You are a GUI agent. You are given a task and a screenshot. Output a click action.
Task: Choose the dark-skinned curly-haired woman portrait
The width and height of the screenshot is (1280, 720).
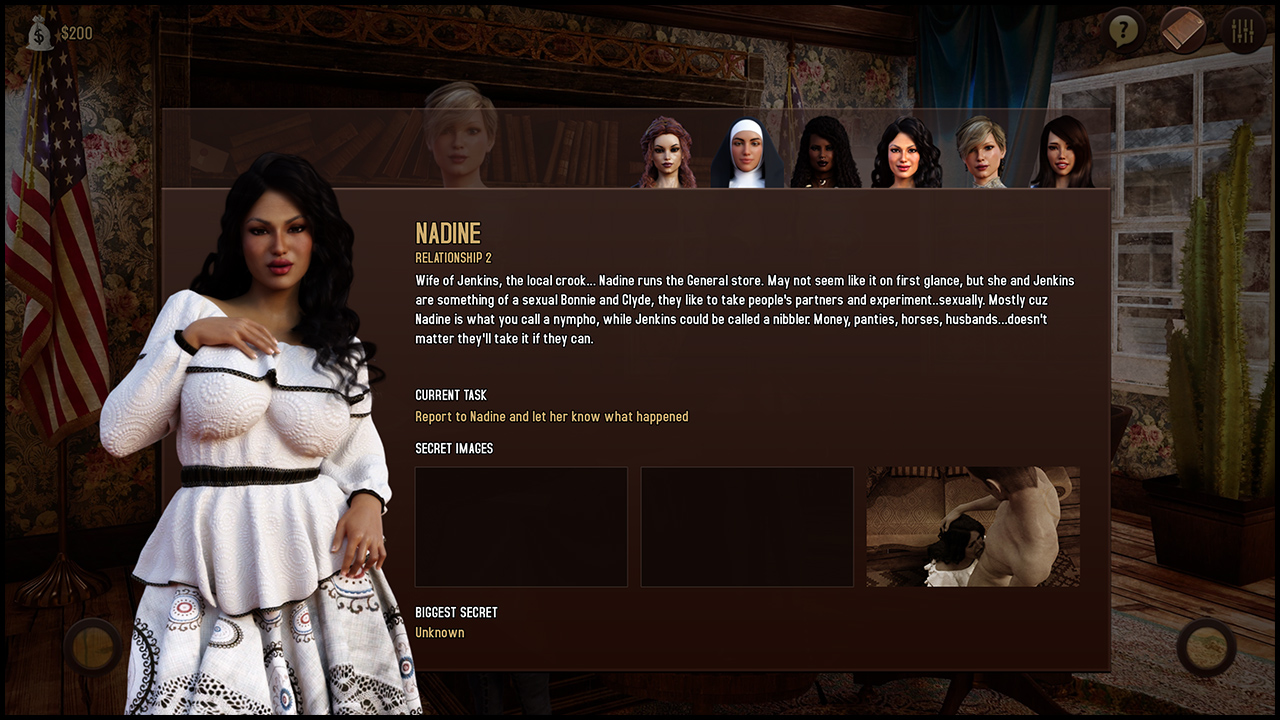click(825, 153)
